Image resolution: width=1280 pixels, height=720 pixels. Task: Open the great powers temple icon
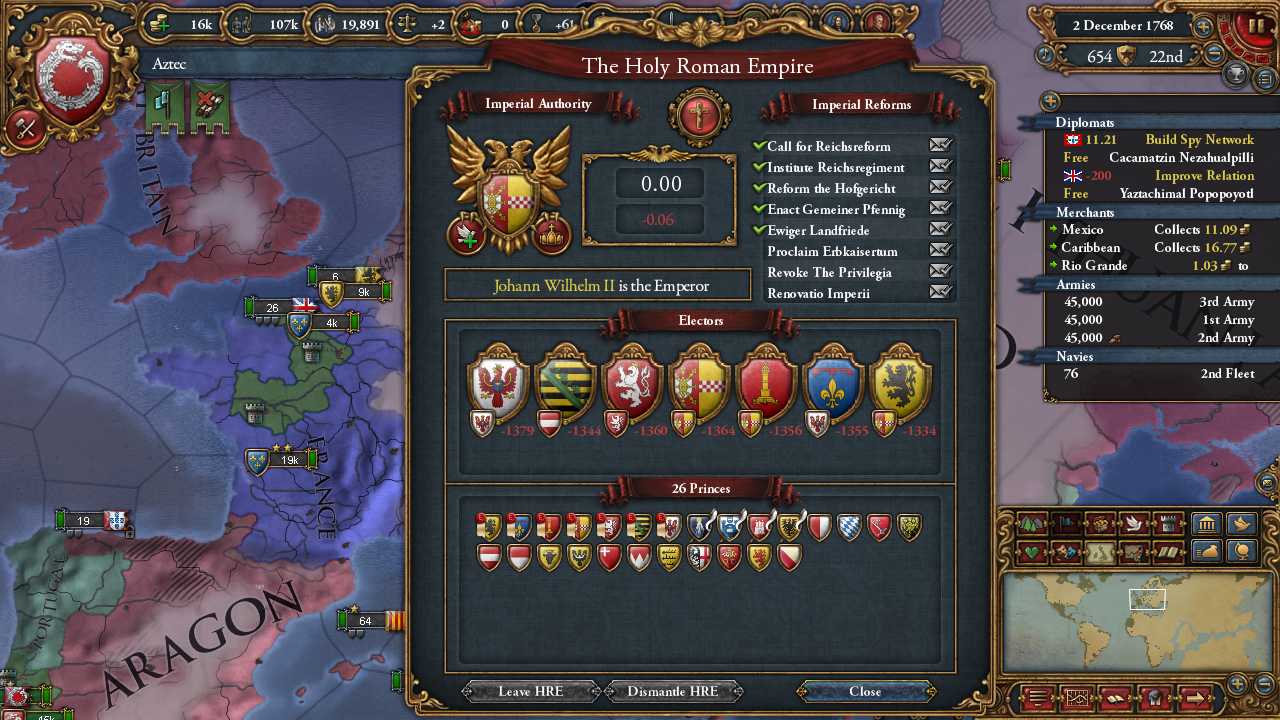tap(1206, 523)
